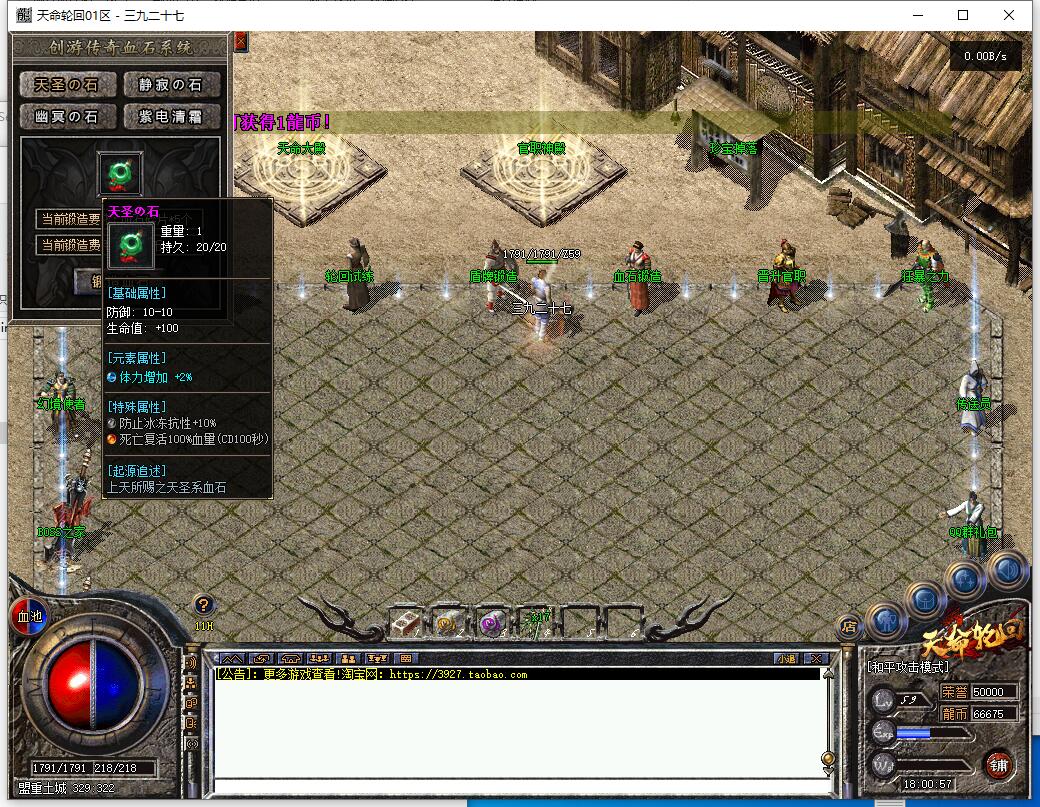Close the chat window with X button
Viewport: 1040px width, 807px height.
[815, 659]
